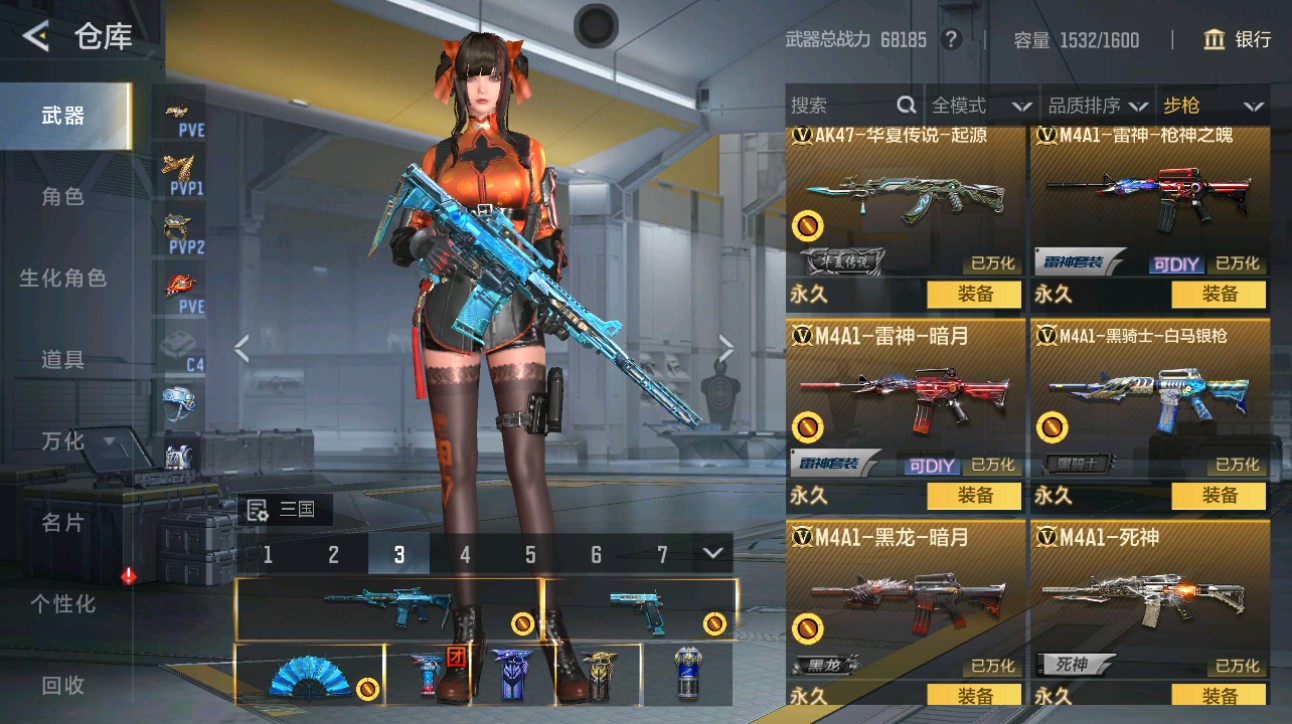Expand the loadout number list arrow
The width and height of the screenshot is (1292, 724).
[713, 553]
